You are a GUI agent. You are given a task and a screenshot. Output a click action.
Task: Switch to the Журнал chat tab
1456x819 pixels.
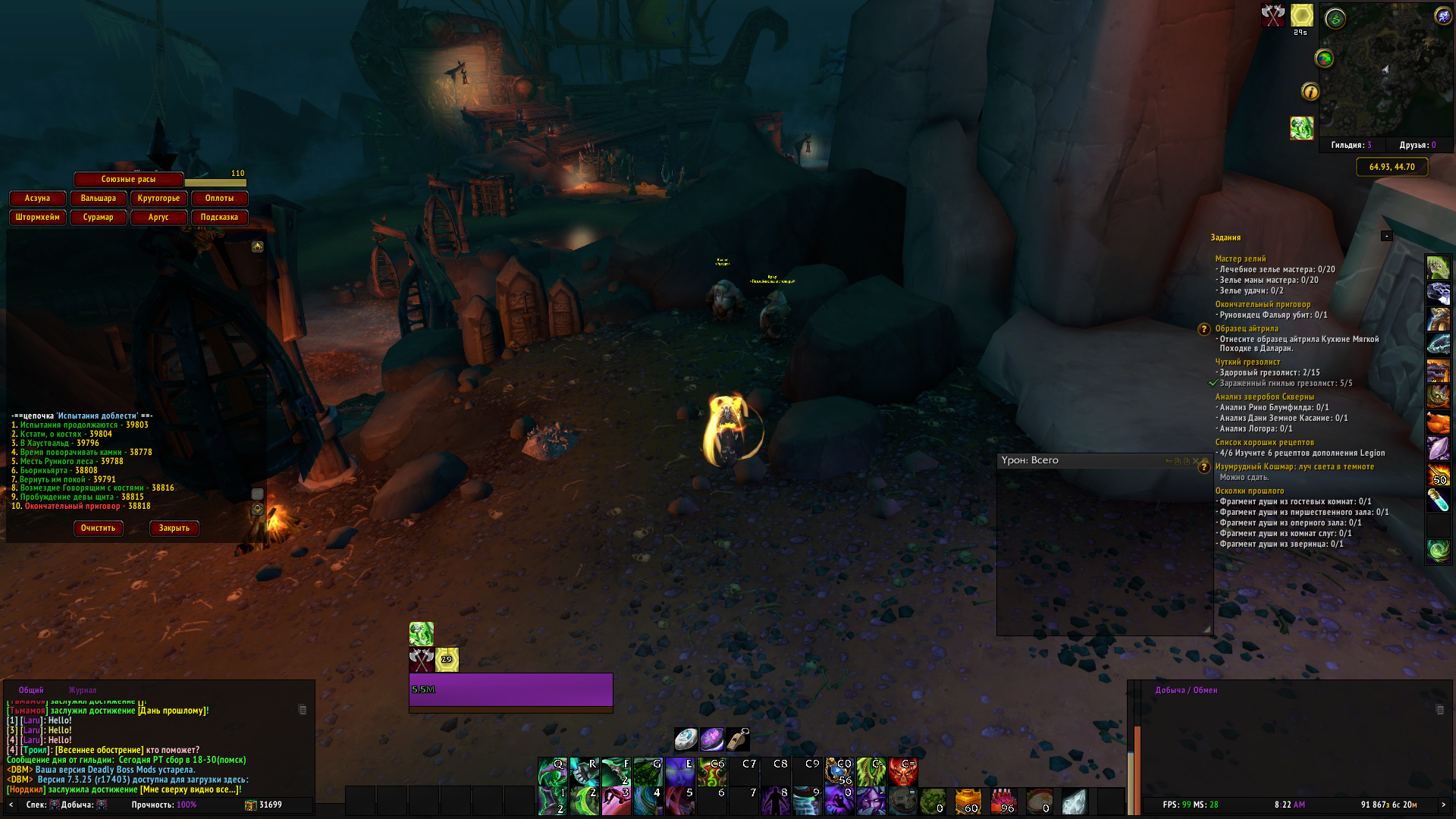tap(83, 690)
